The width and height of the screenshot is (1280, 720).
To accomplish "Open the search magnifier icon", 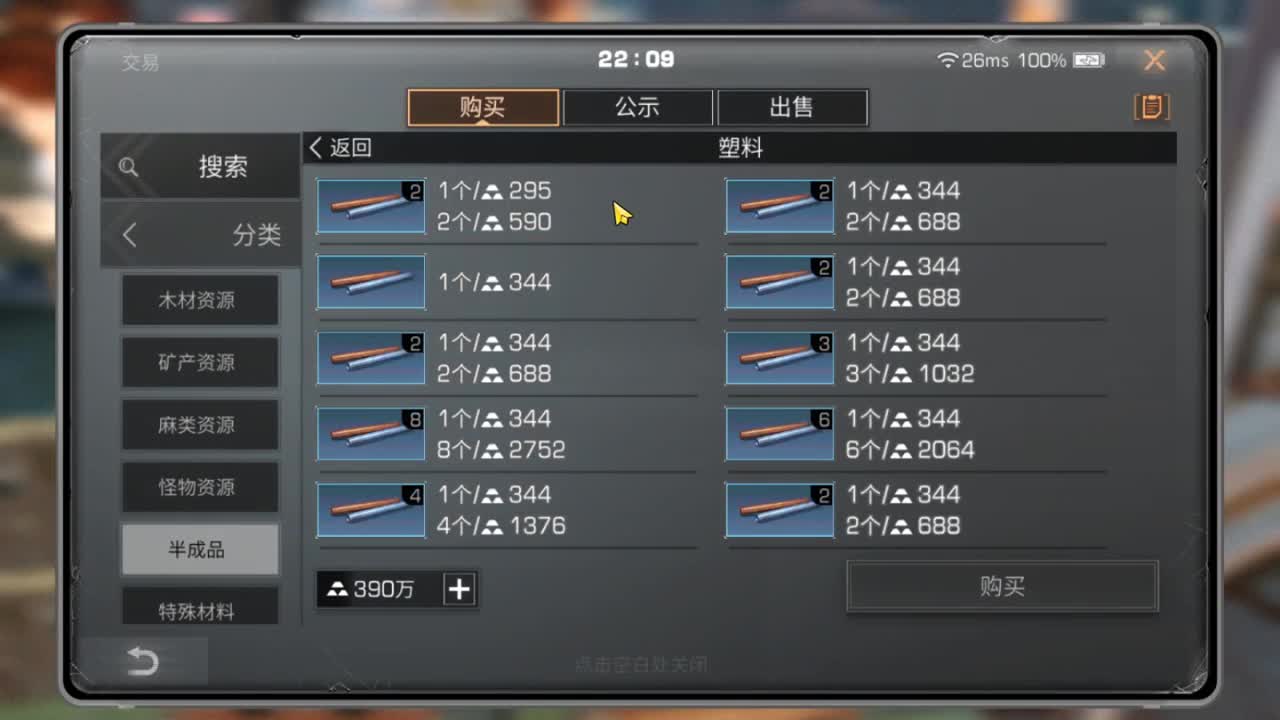I will (128, 167).
